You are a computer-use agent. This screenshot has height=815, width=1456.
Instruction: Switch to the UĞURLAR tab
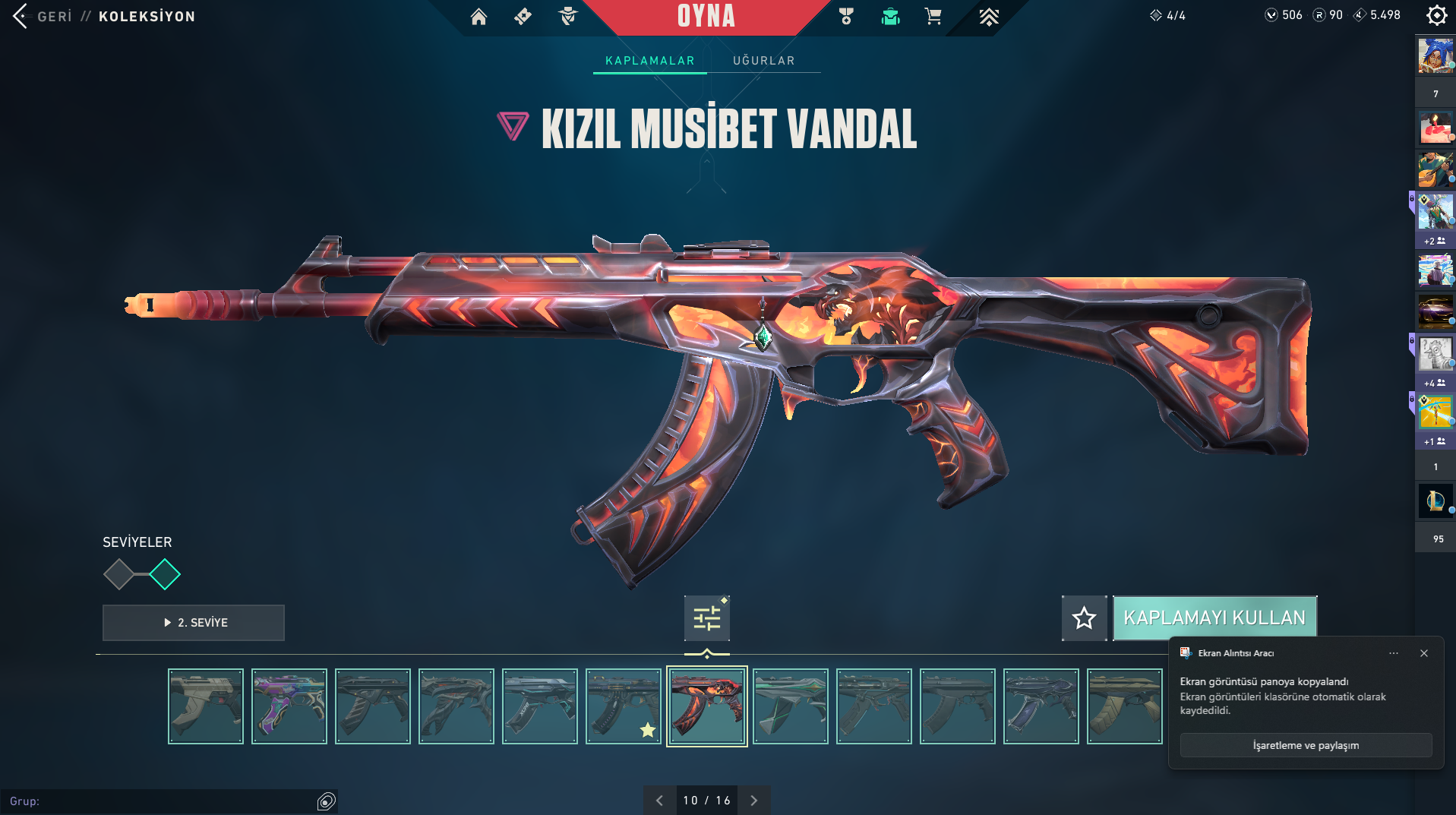[763, 61]
